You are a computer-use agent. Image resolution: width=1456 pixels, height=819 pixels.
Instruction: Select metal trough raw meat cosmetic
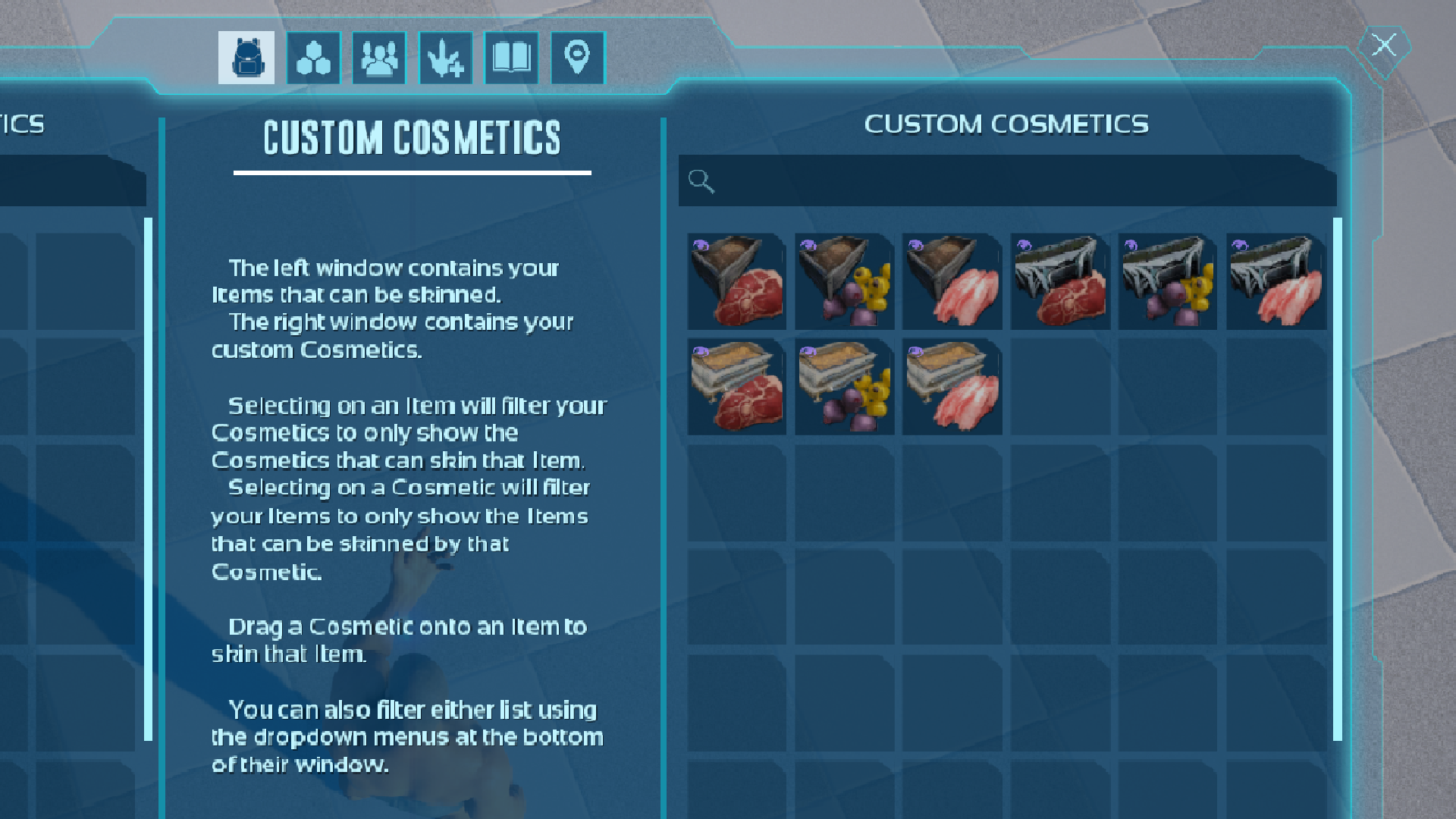coord(1060,281)
